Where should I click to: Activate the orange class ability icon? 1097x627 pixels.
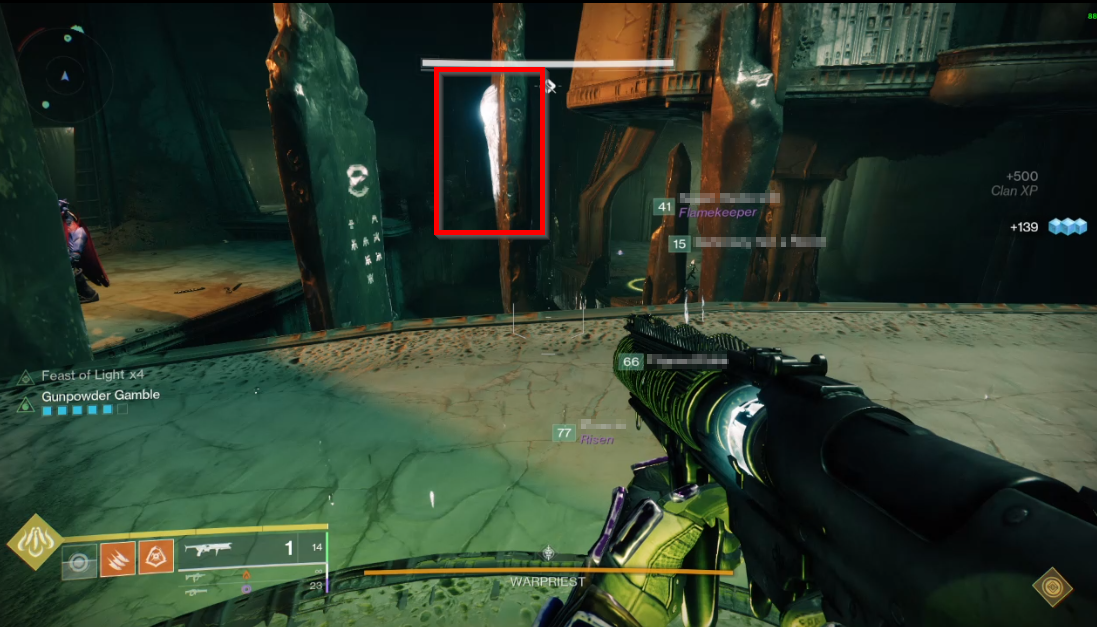(x=155, y=557)
